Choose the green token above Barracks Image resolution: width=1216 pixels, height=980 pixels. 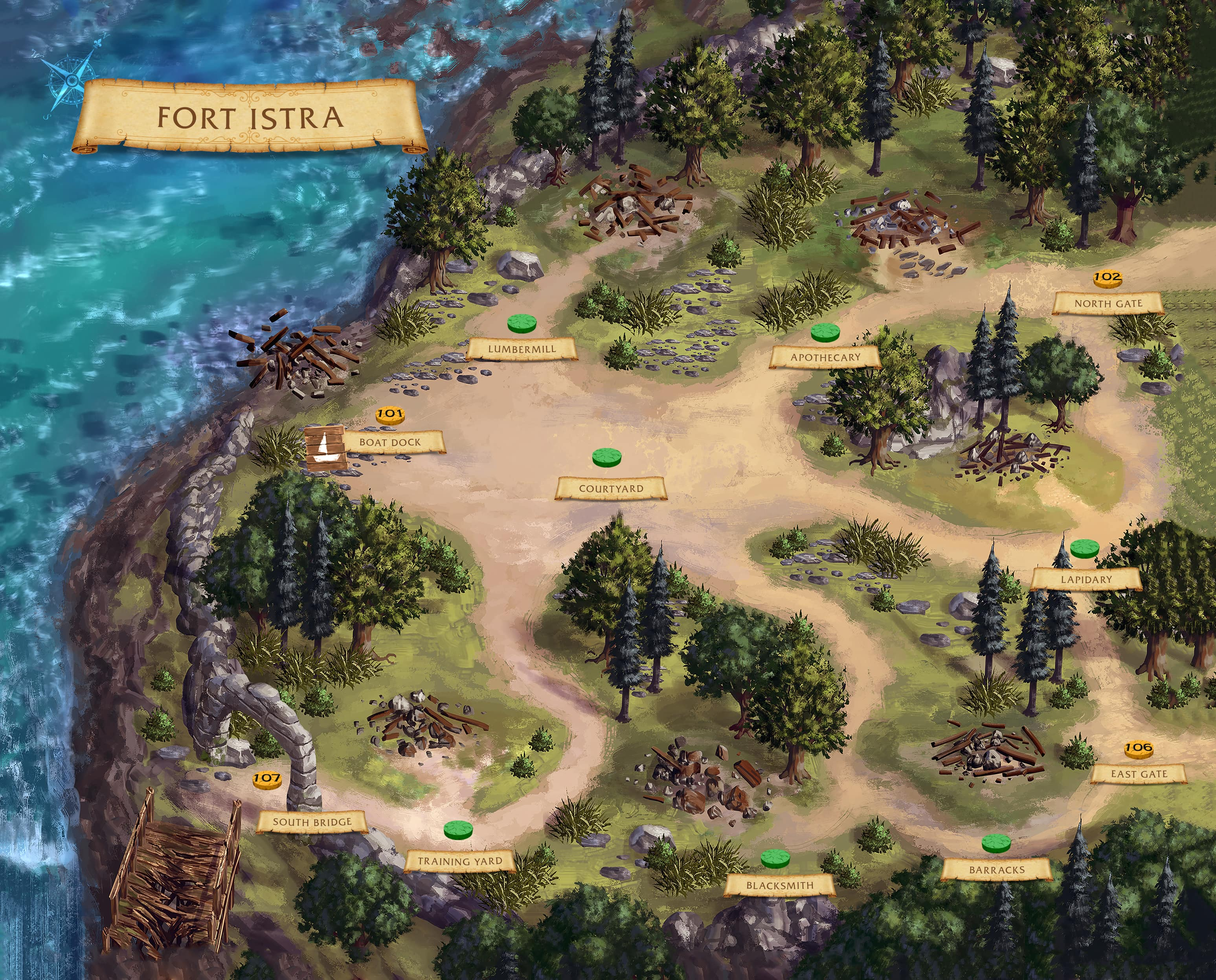click(x=996, y=843)
